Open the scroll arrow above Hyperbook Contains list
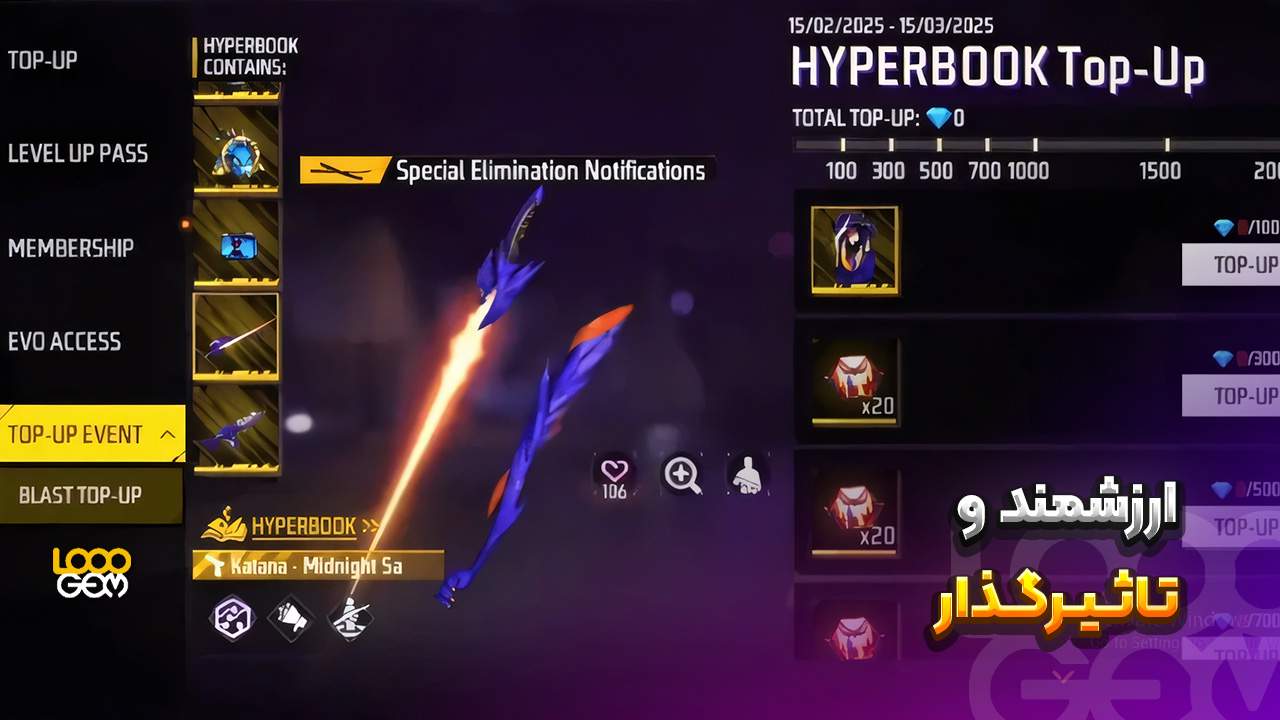The height and width of the screenshot is (720, 1280). [x=237, y=90]
